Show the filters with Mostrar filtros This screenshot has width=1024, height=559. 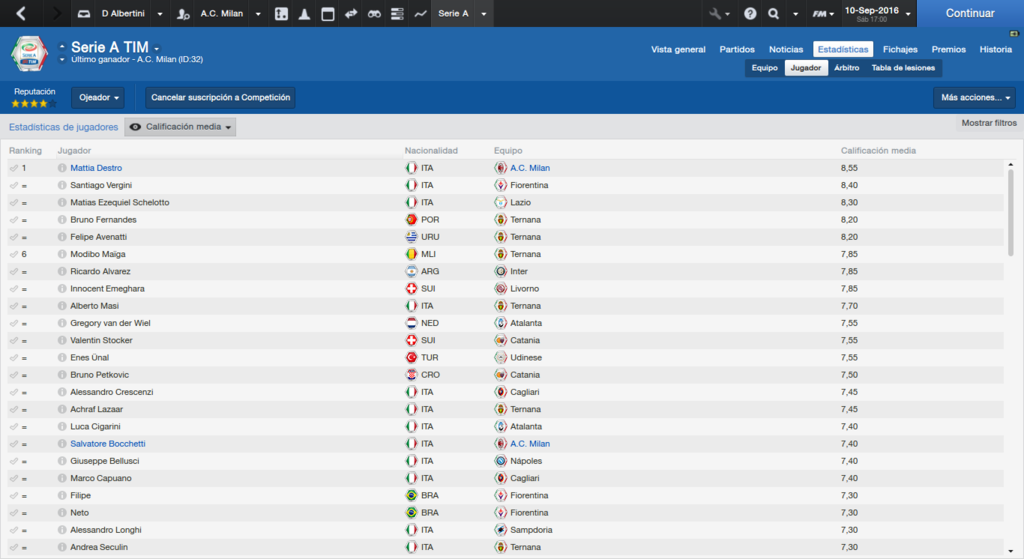pyautogui.click(x=989, y=123)
